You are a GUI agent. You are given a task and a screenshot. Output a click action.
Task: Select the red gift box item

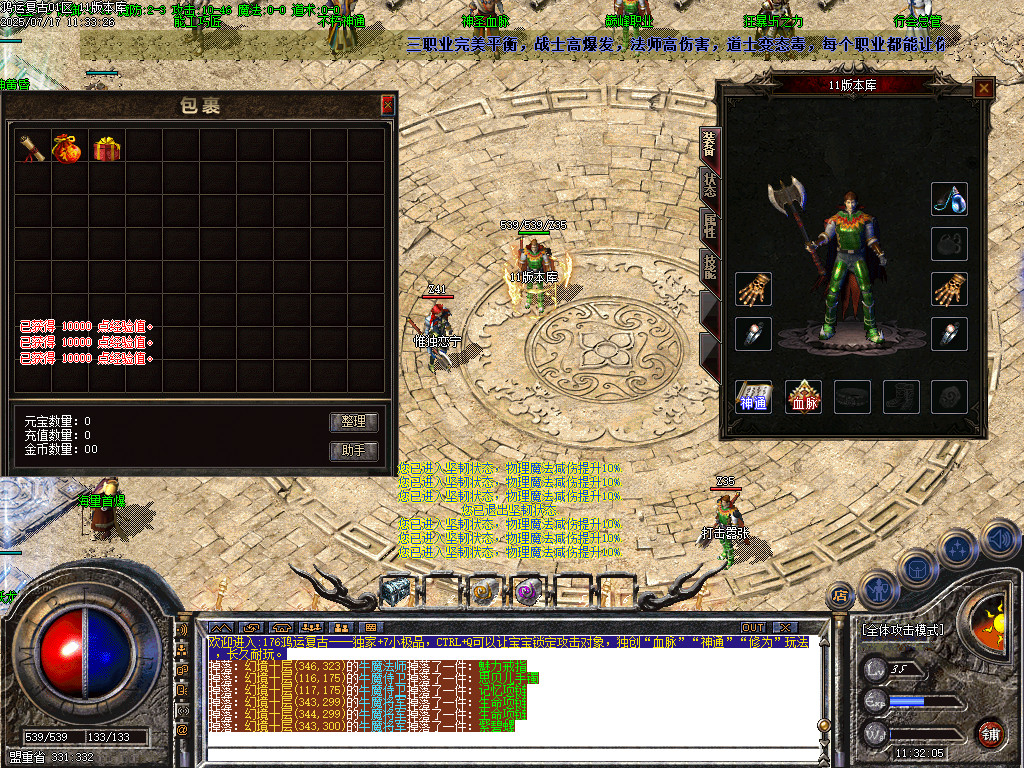[x=105, y=148]
